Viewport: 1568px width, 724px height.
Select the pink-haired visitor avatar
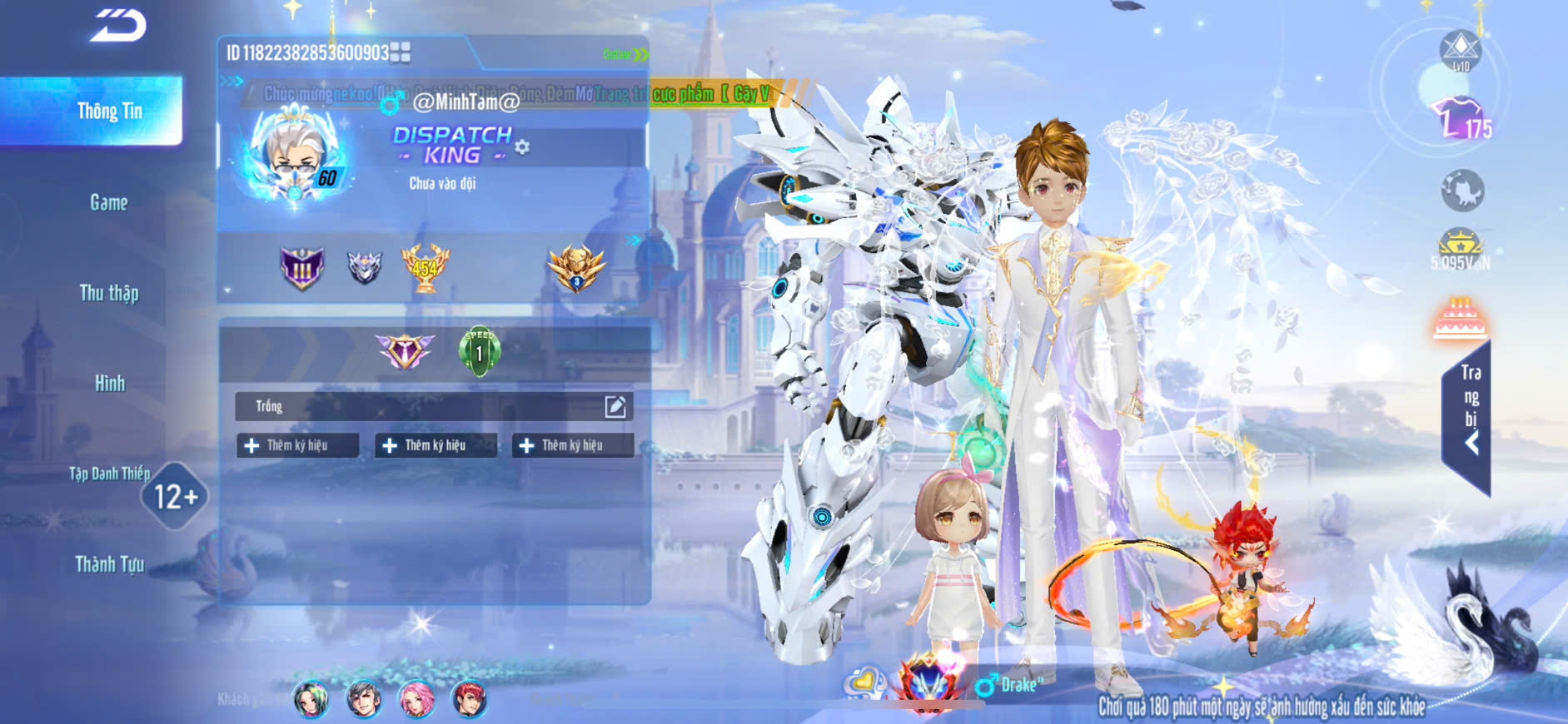click(416, 699)
